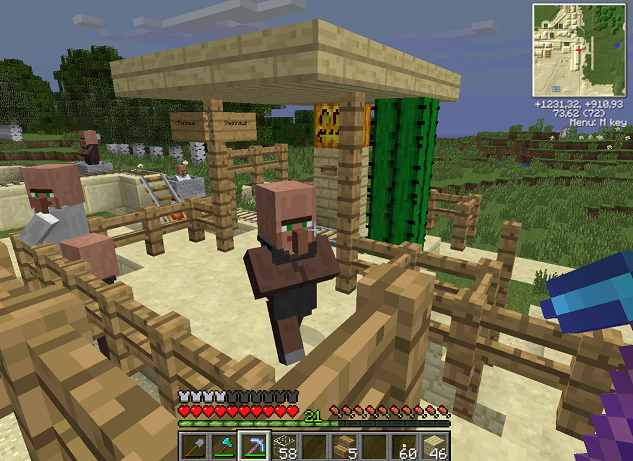
Task: Click the red player marker on the minimap
Action: pos(579,49)
